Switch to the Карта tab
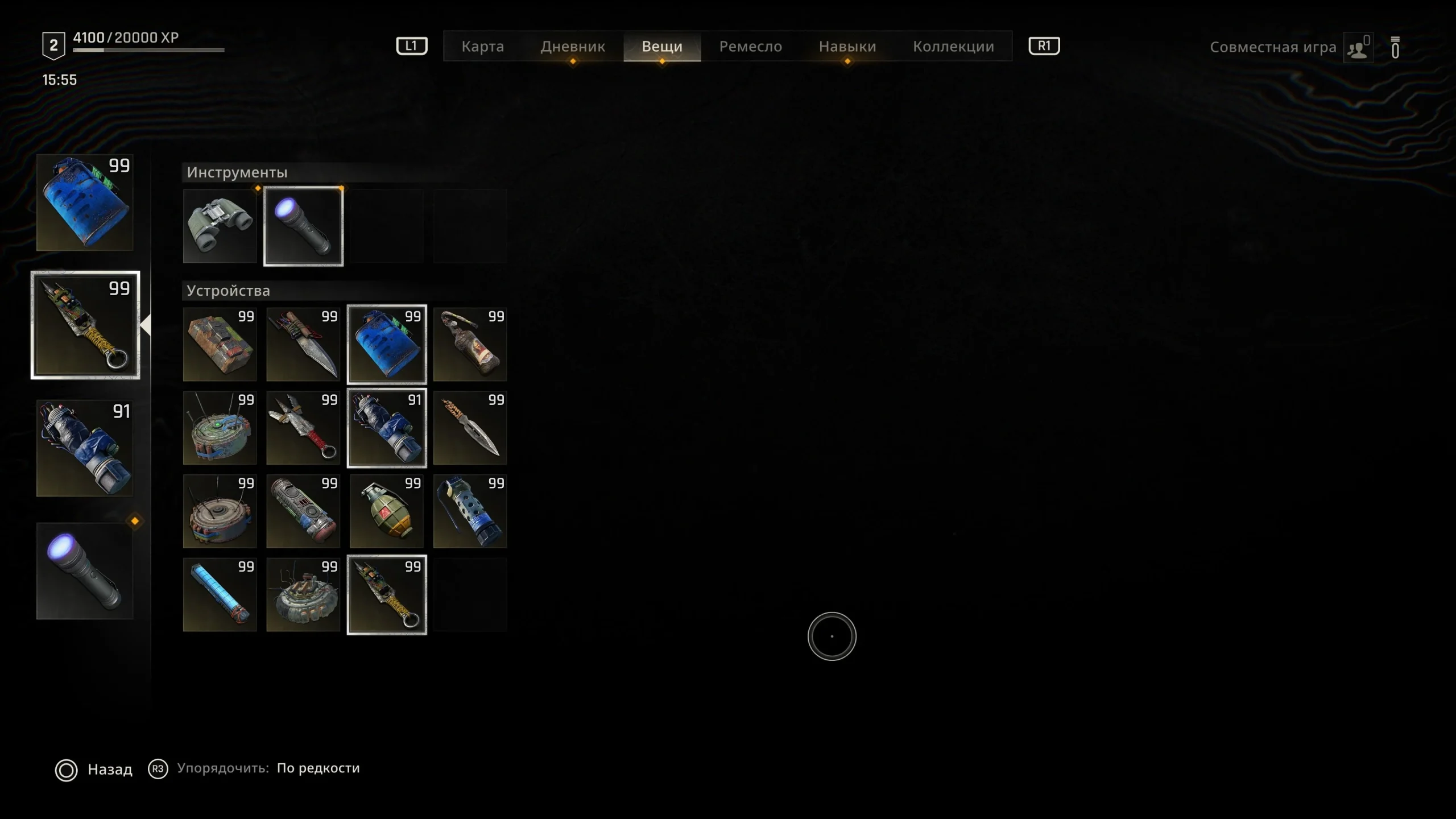This screenshot has width=1456, height=819. [482, 47]
